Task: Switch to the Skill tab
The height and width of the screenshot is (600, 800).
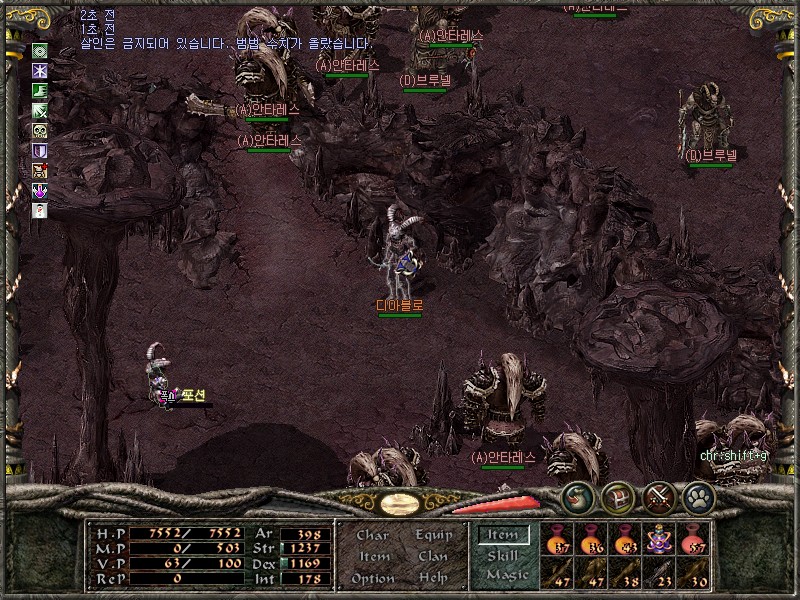Action: pos(502,556)
